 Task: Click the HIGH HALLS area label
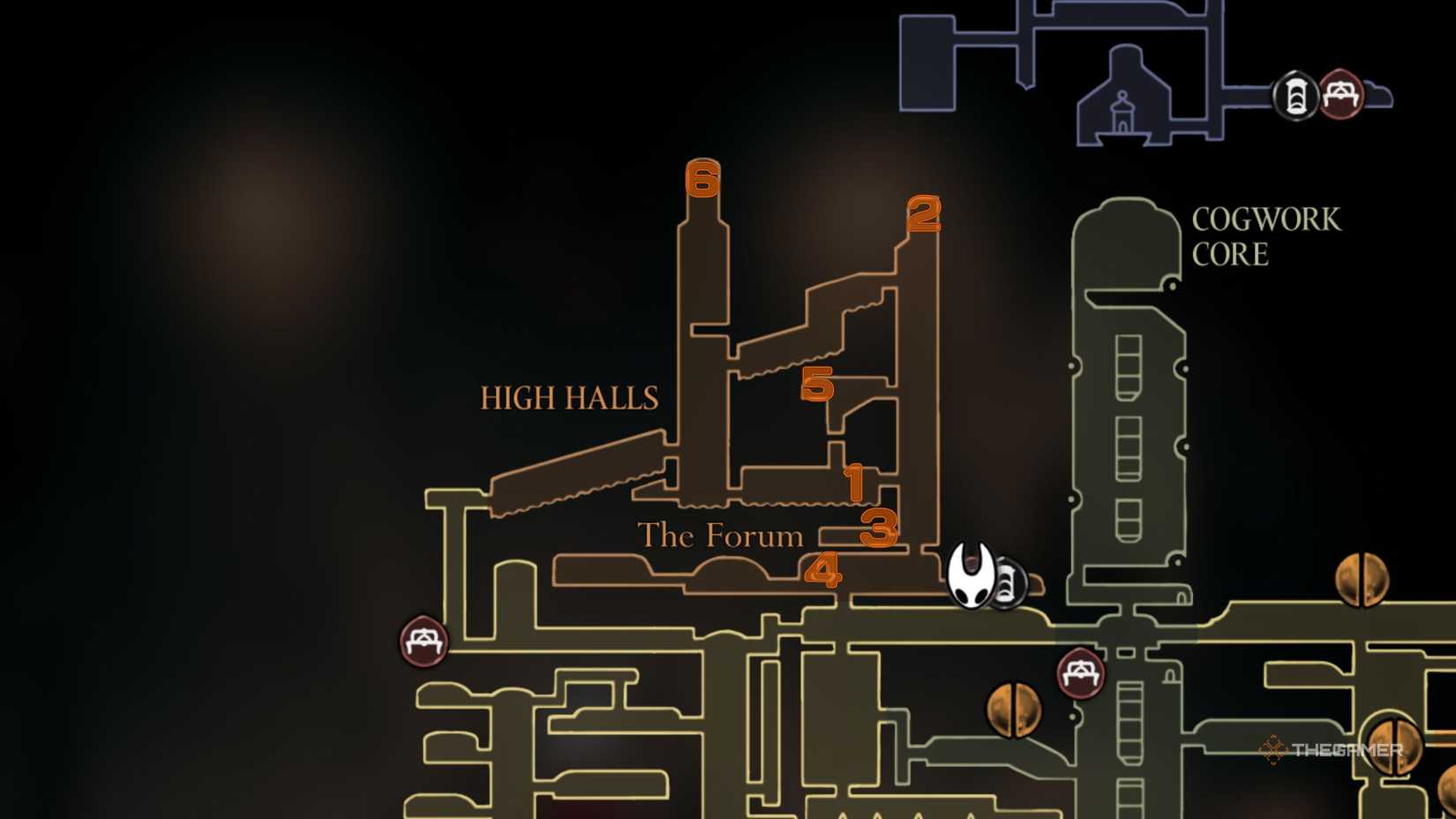(568, 399)
